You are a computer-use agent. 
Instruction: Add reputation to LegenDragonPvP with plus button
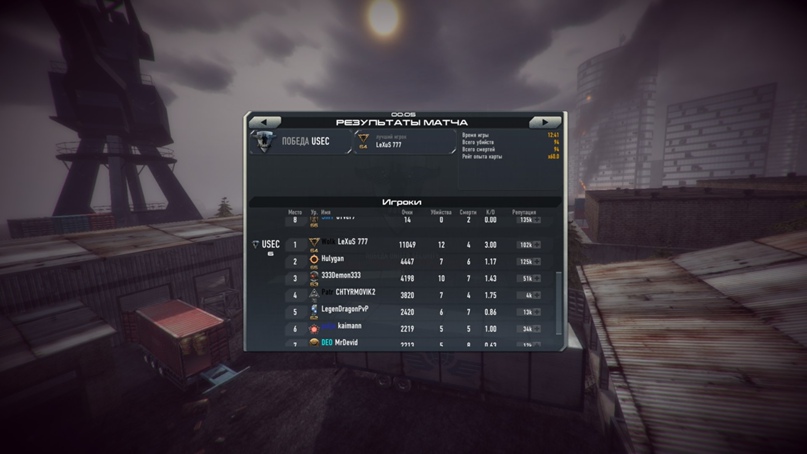[537, 311]
